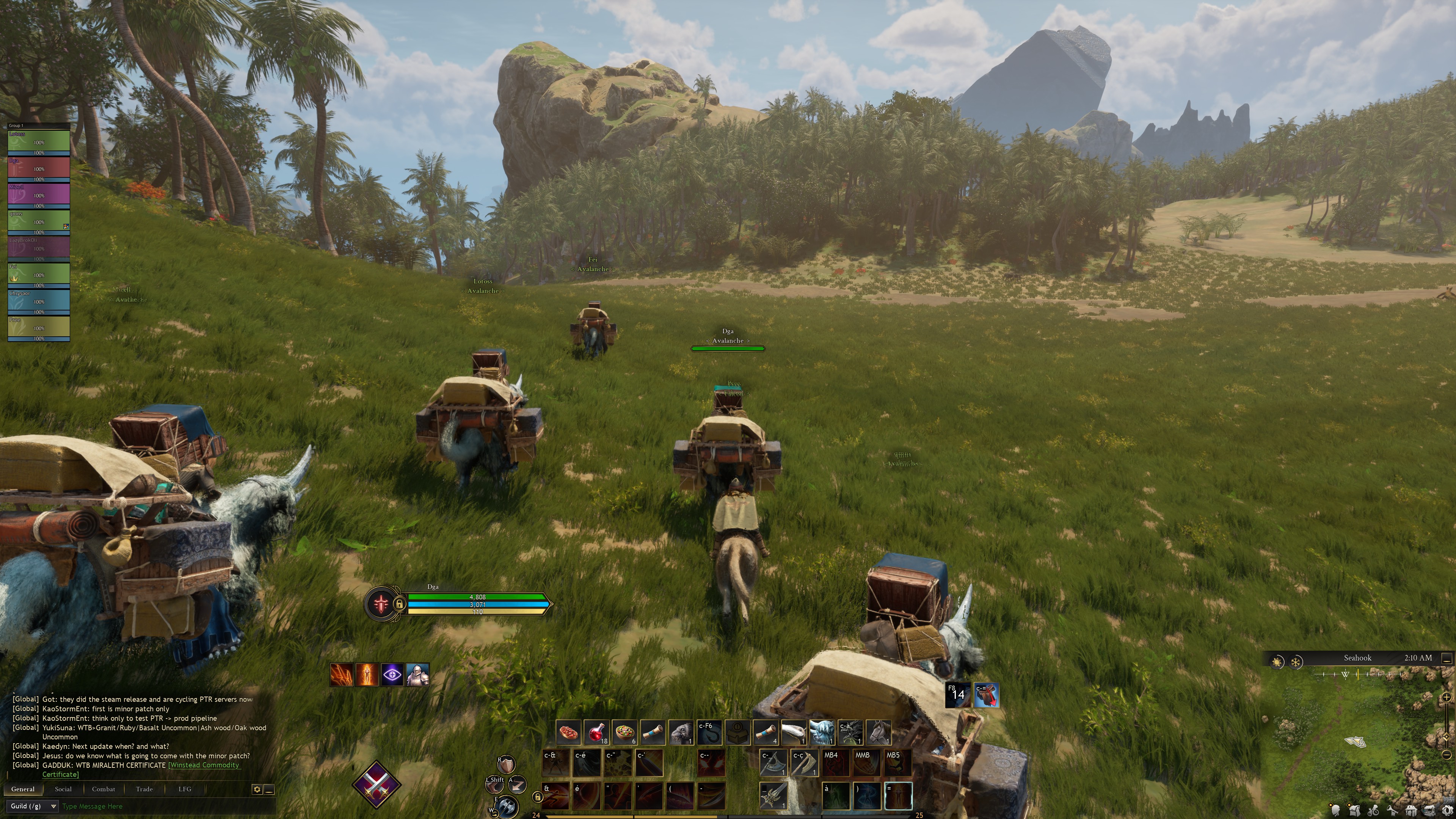Viewport: 1456px width, 819px height.
Task: Select the blue horned yak mount slot
Action: 822,733
